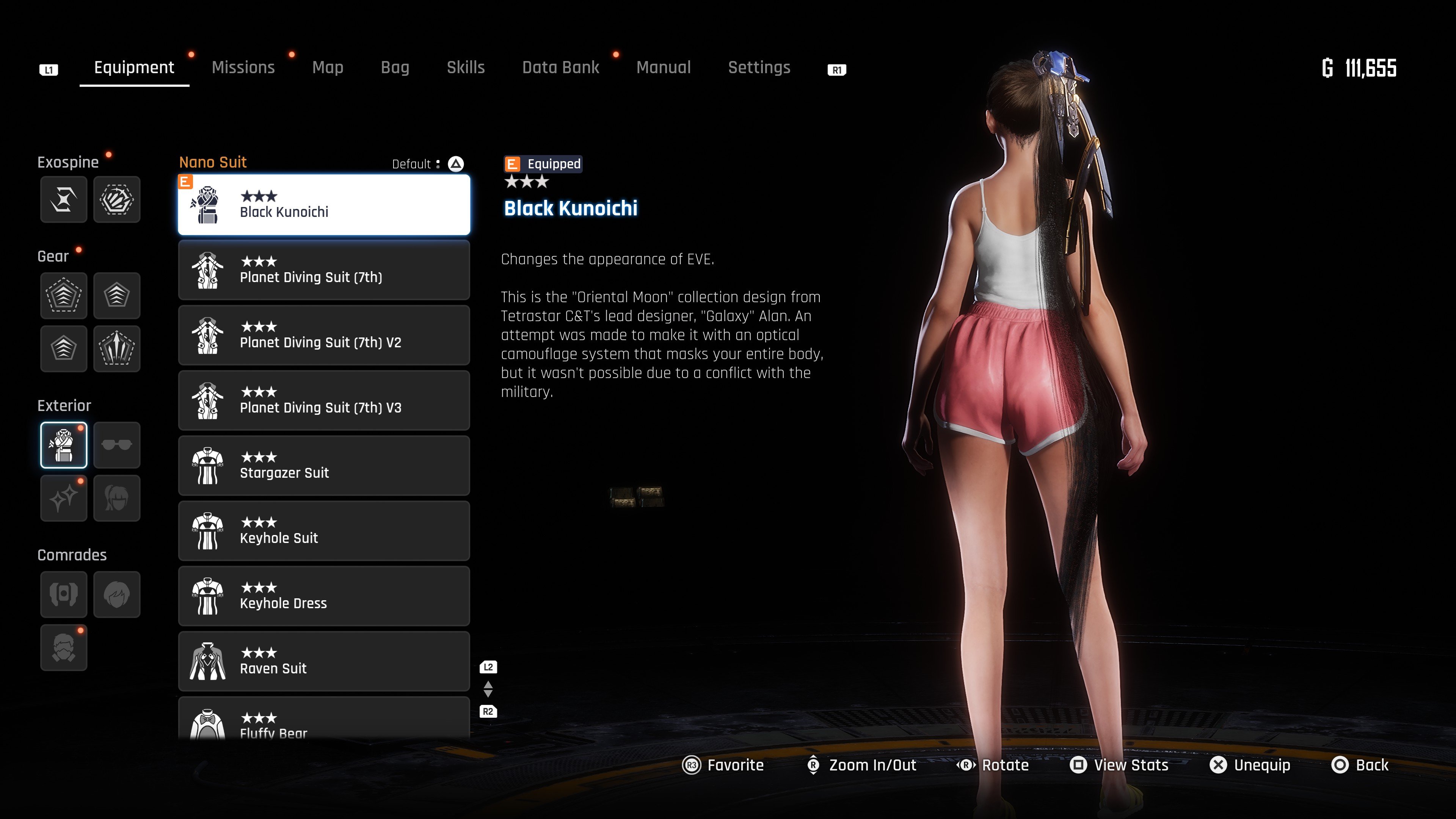Open the Settings tab
1456x819 pixels.
[x=759, y=67]
